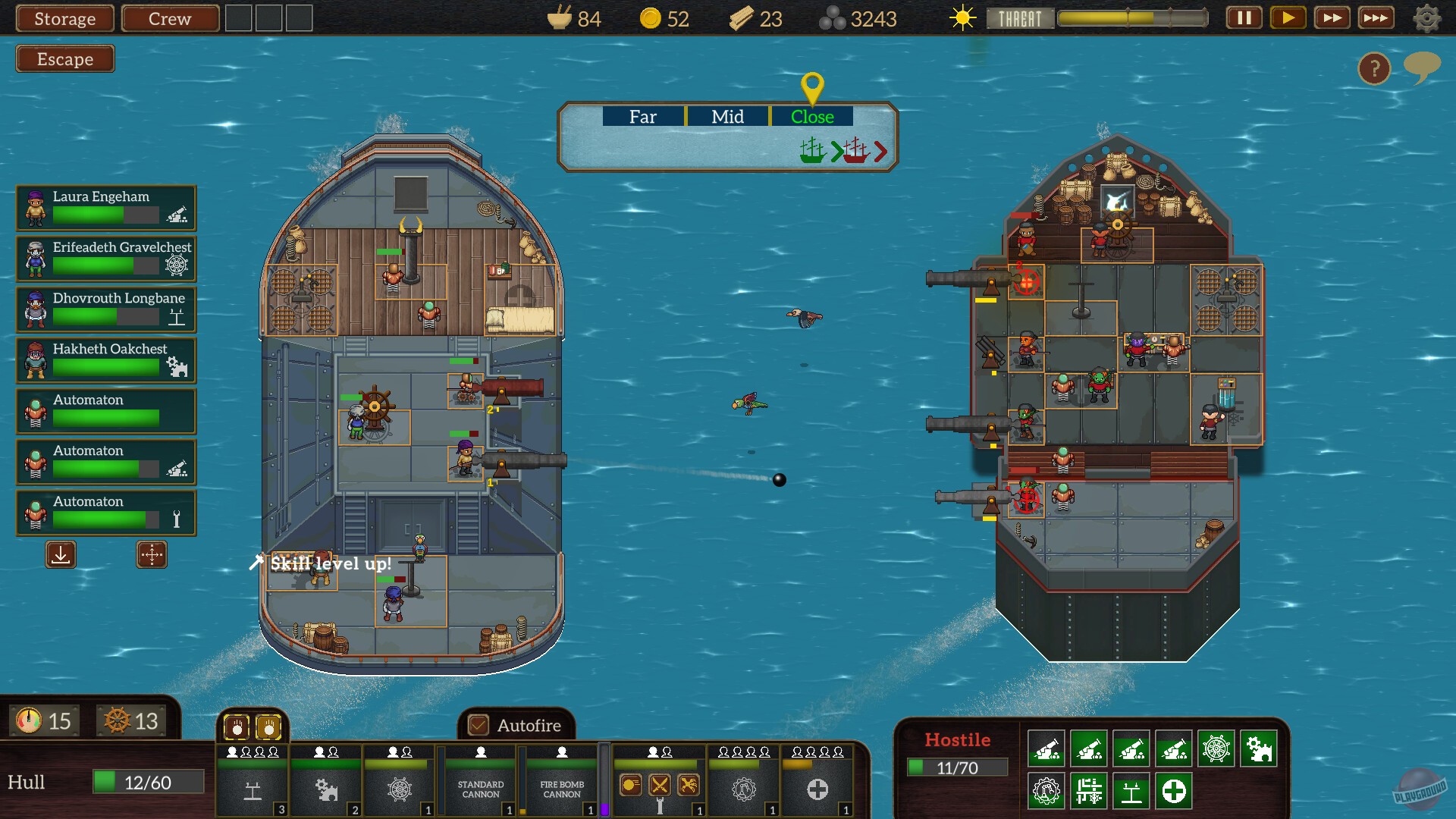
Task: Switch range to Mid
Action: [727, 117]
